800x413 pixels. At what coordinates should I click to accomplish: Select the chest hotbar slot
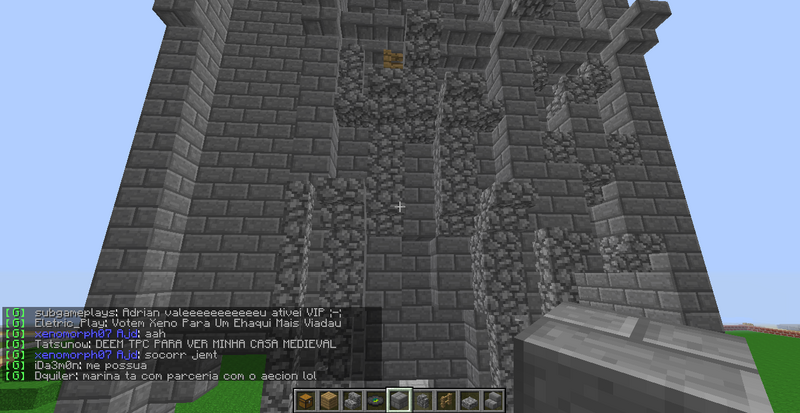click(306, 401)
